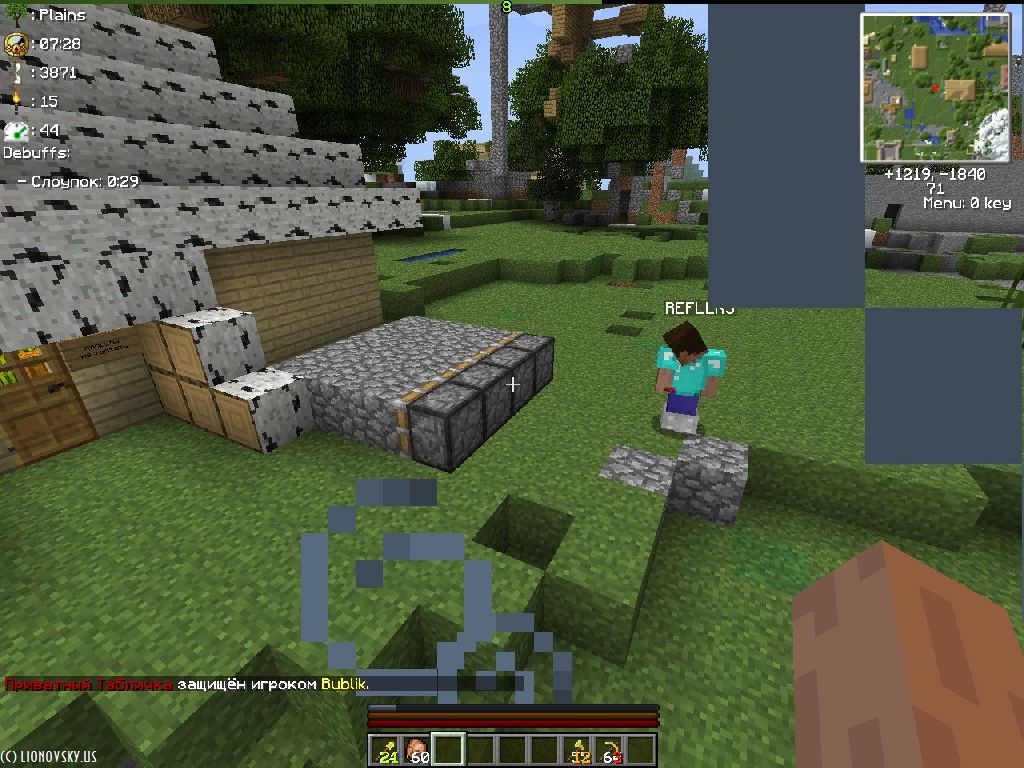Click the speedometer gauge icon
This screenshot has height=768, width=1024.
pos(15,130)
